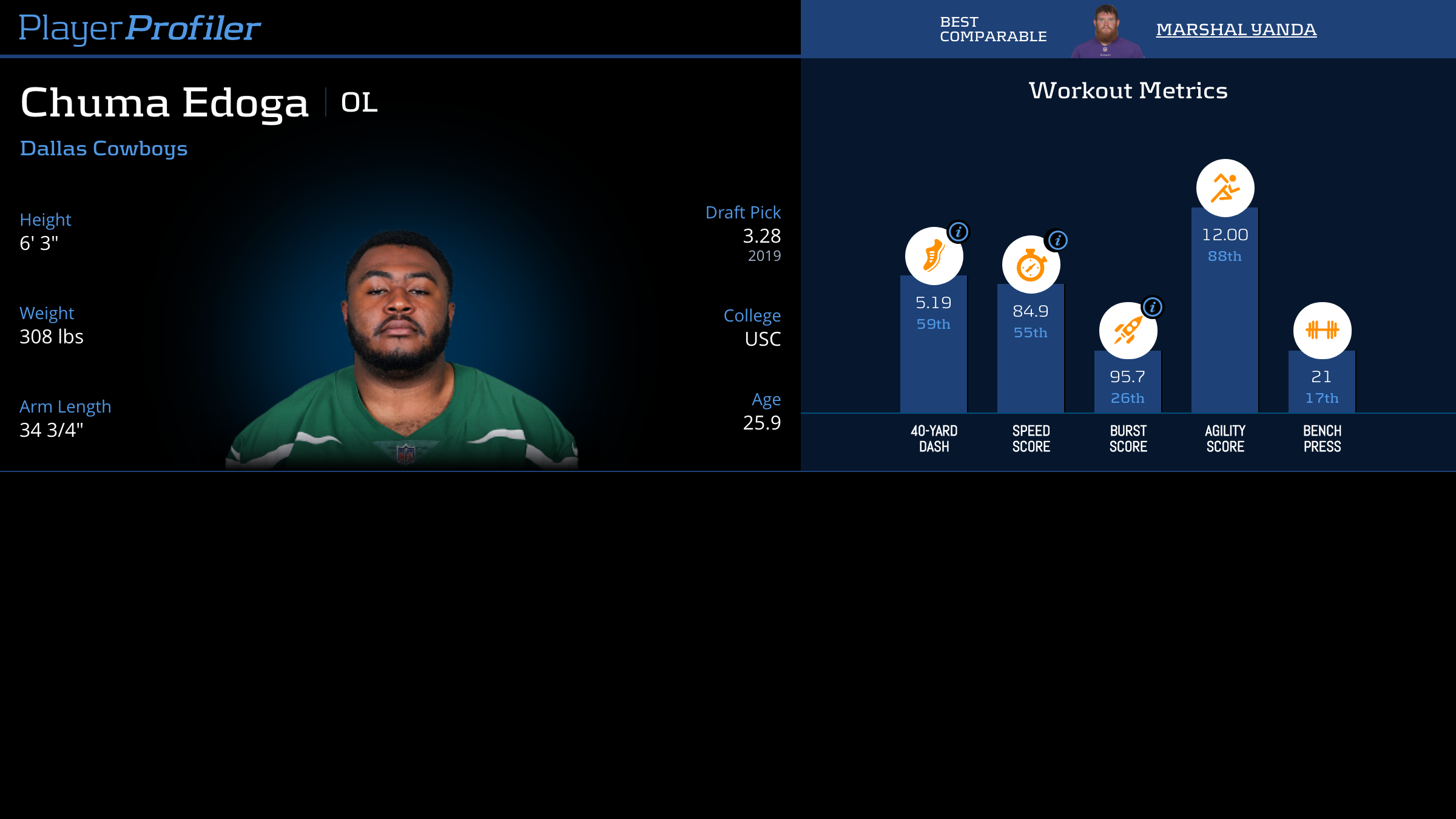Show info for the Speed Score metric
The width and height of the screenshot is (1456, 819).
tap(1057, 240)
